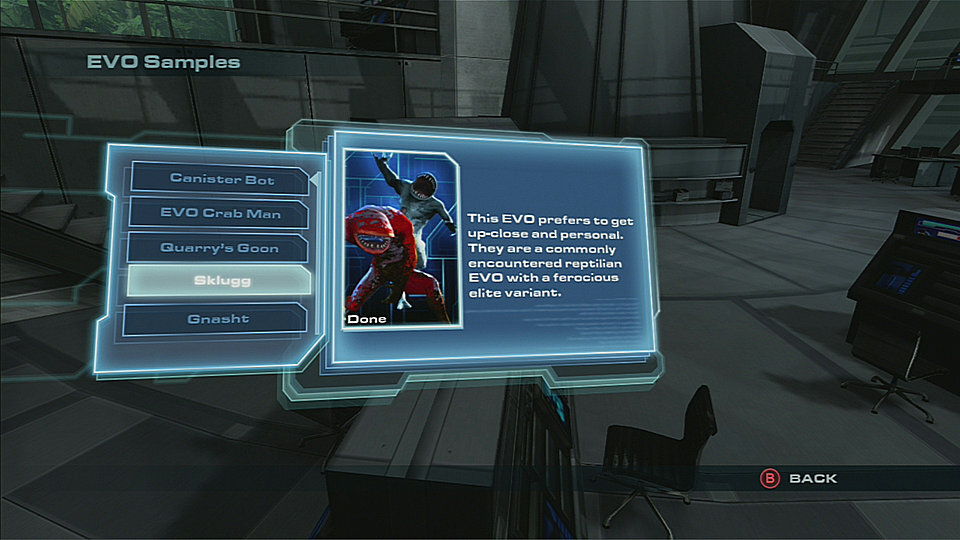Choose EVO Crab Man from the list
Screen dimensions: 960x540
coord(221,213)
